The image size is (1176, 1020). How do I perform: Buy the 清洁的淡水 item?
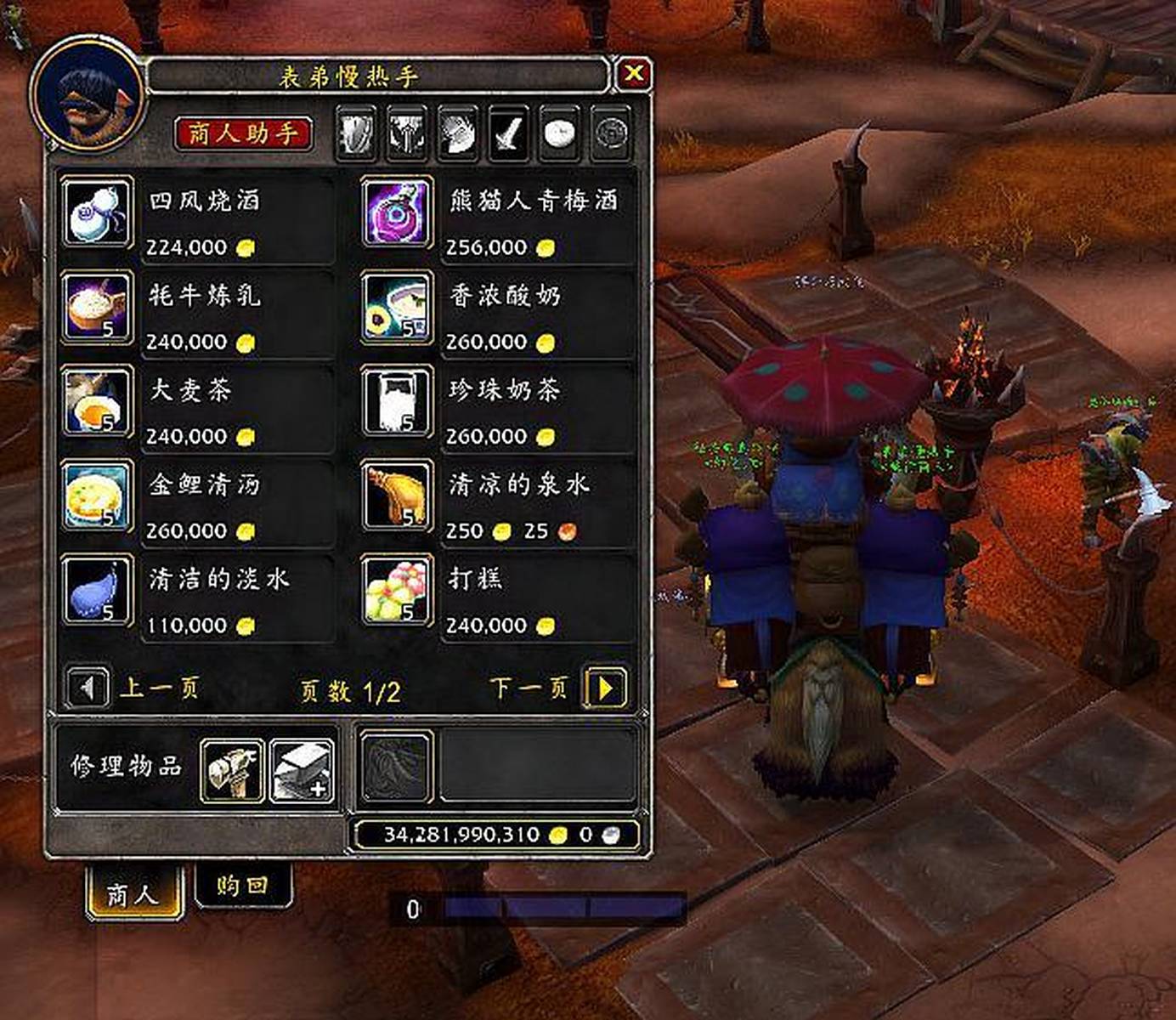98,590
